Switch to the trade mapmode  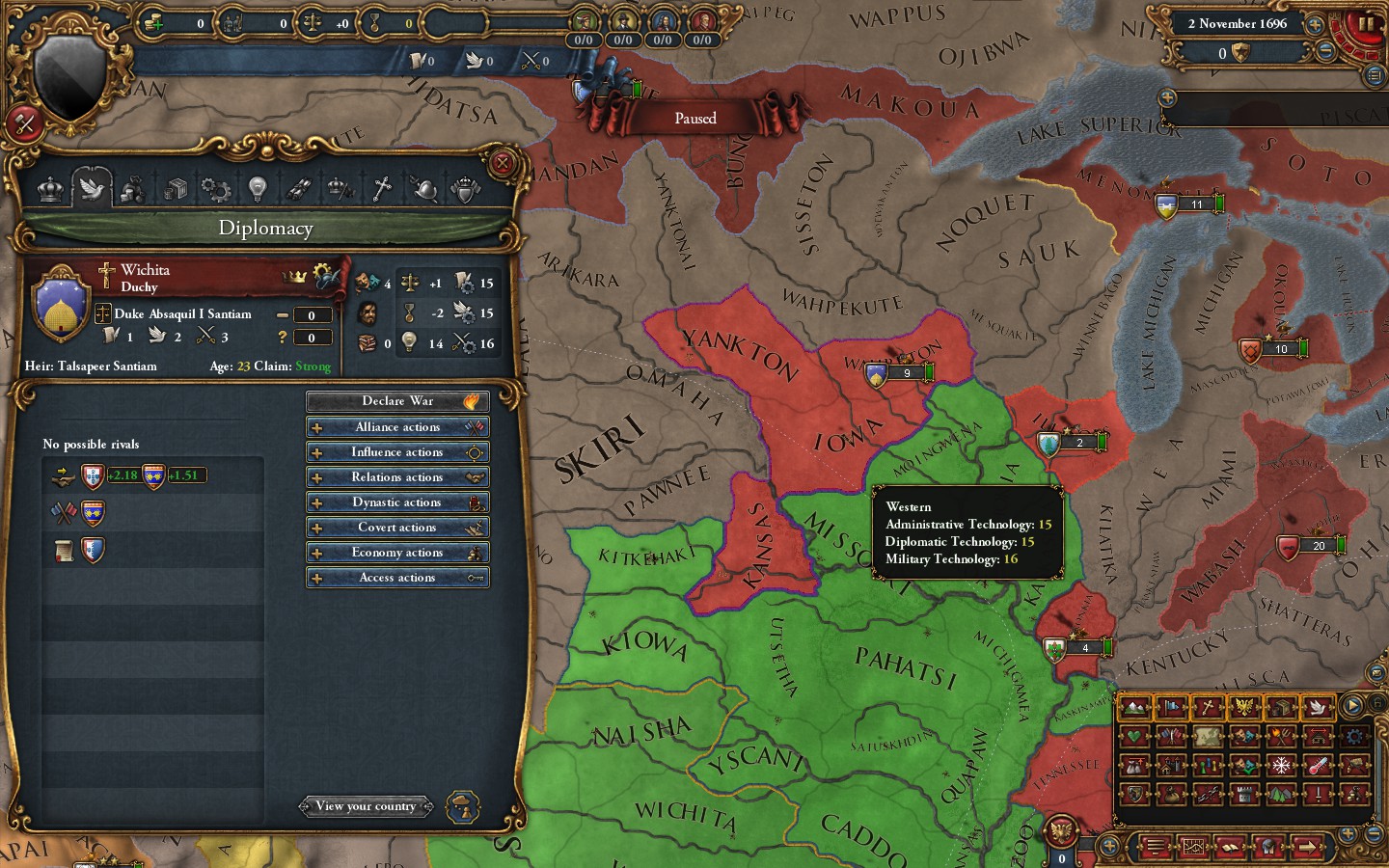pyautogui.click(x=1281, y=707)
